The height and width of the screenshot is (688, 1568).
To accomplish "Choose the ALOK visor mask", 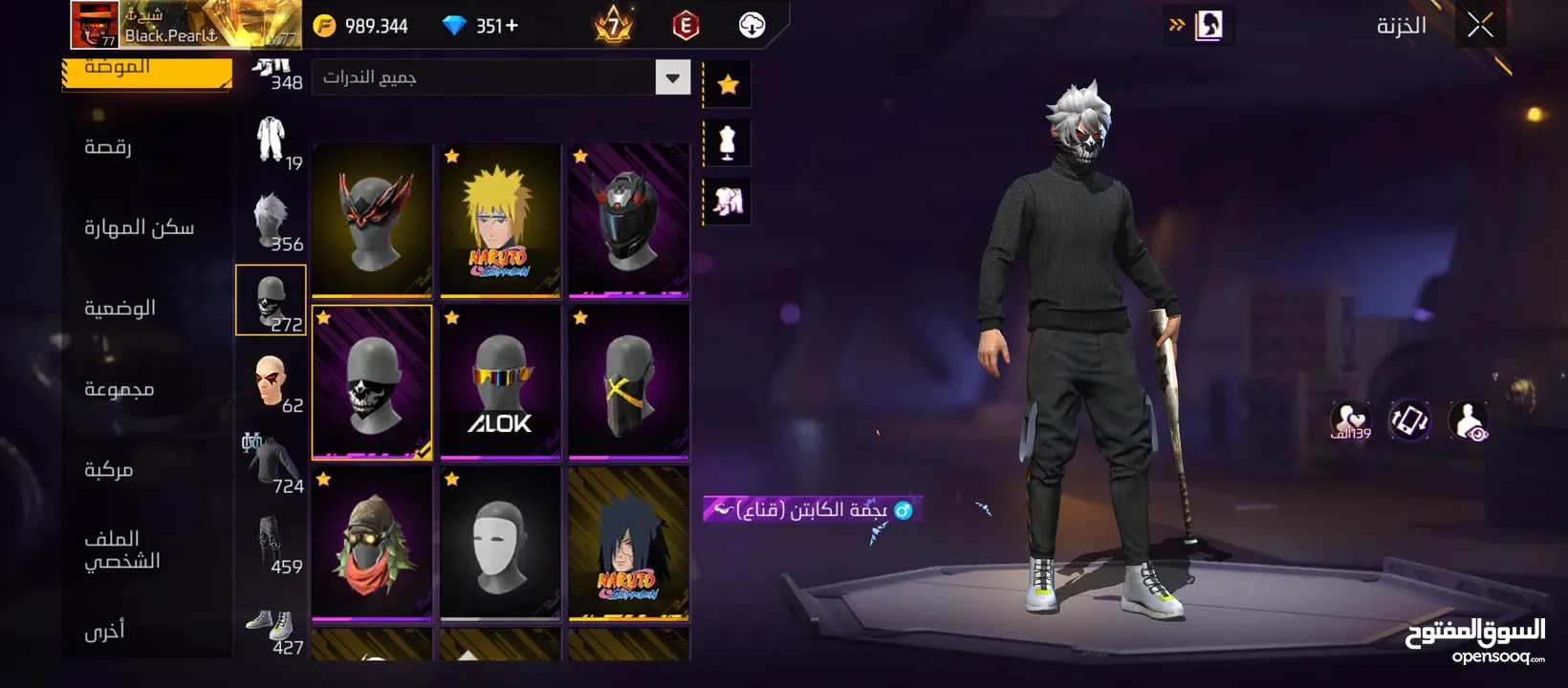I will pyautogui.click(x=500, y=382).
